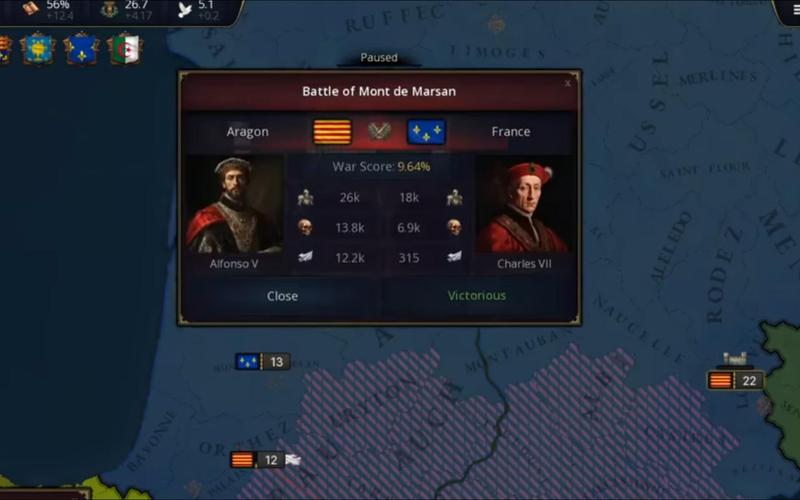The height and width of the screenshot is (500, 800).
Task: Click the white dove resource in top bar
Action: tap(184, 9)
